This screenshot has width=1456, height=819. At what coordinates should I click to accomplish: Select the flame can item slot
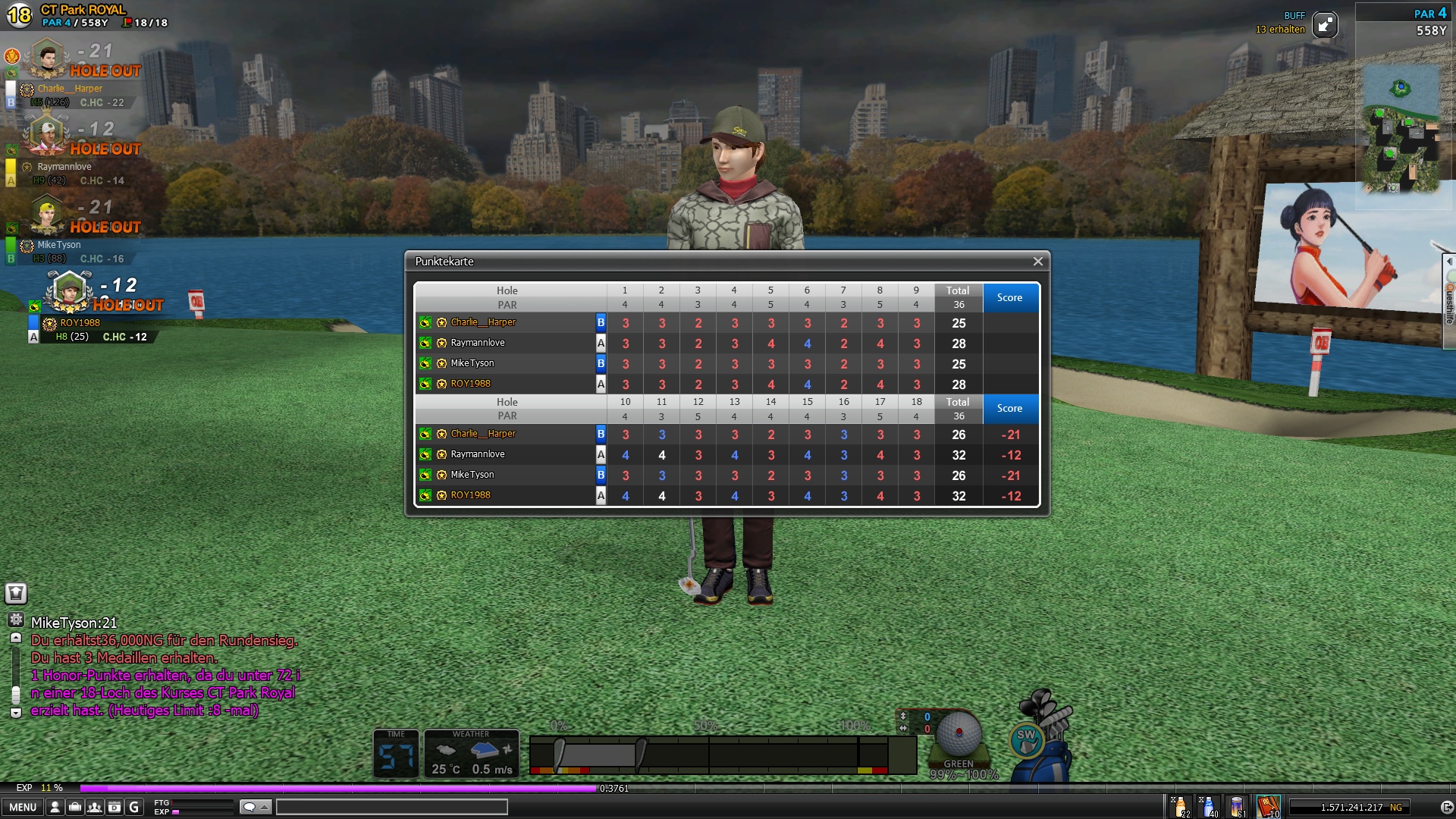click(1238, 806)
